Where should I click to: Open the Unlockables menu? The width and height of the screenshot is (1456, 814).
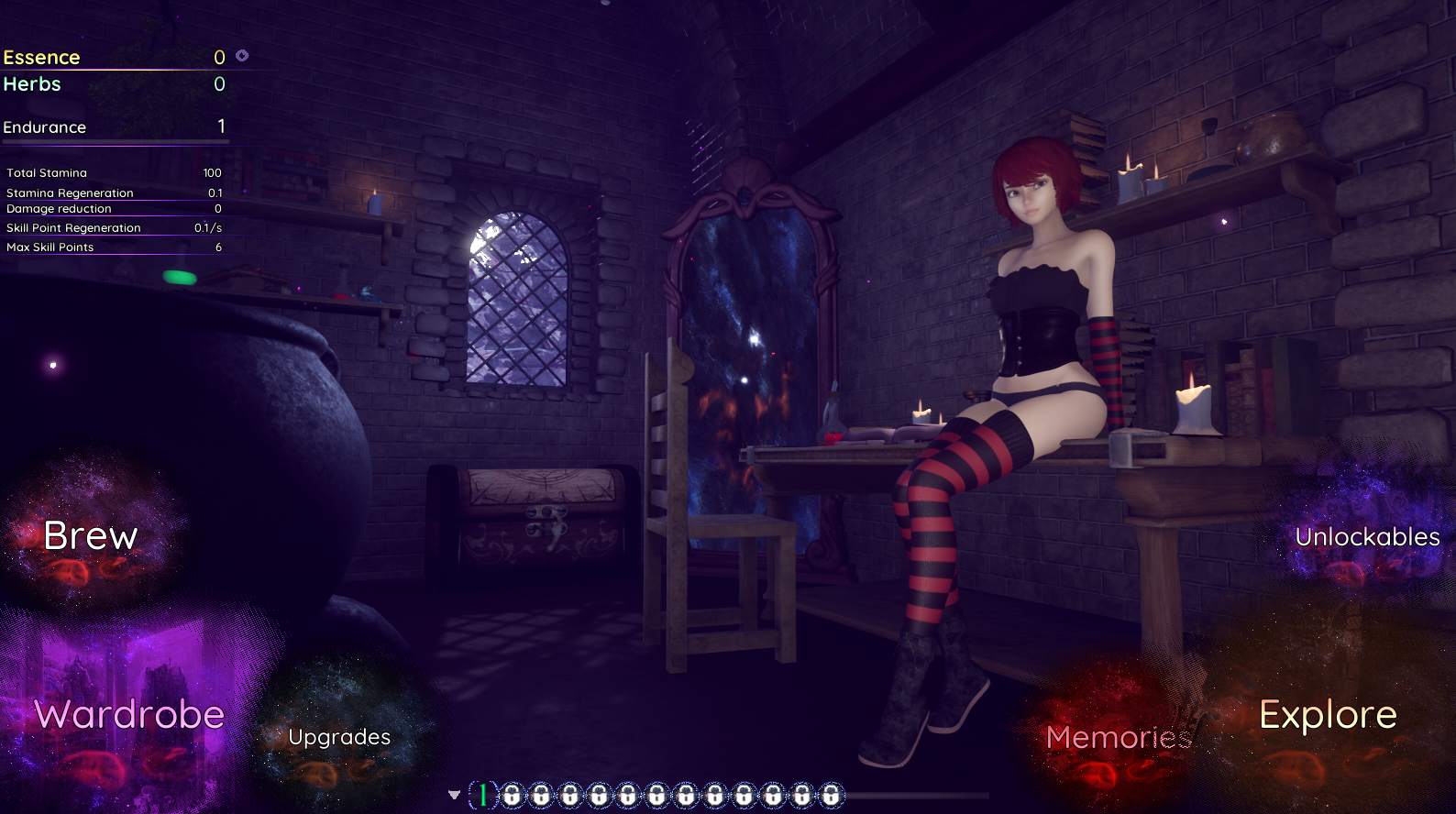pyautogui.click(x=1367, y=537)
